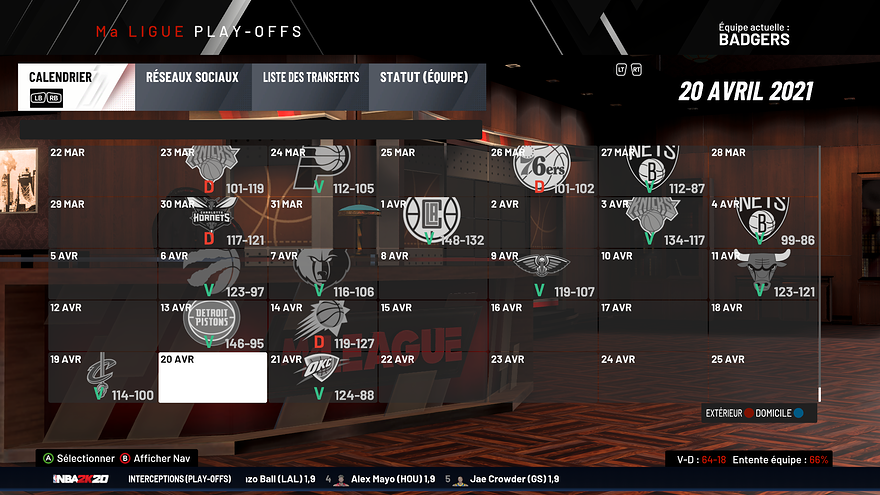The width and height of the screenshot is (880, 495).
Task: Choose the 19 Avr game, score 114-100
Action: click(x=103, y=377)
